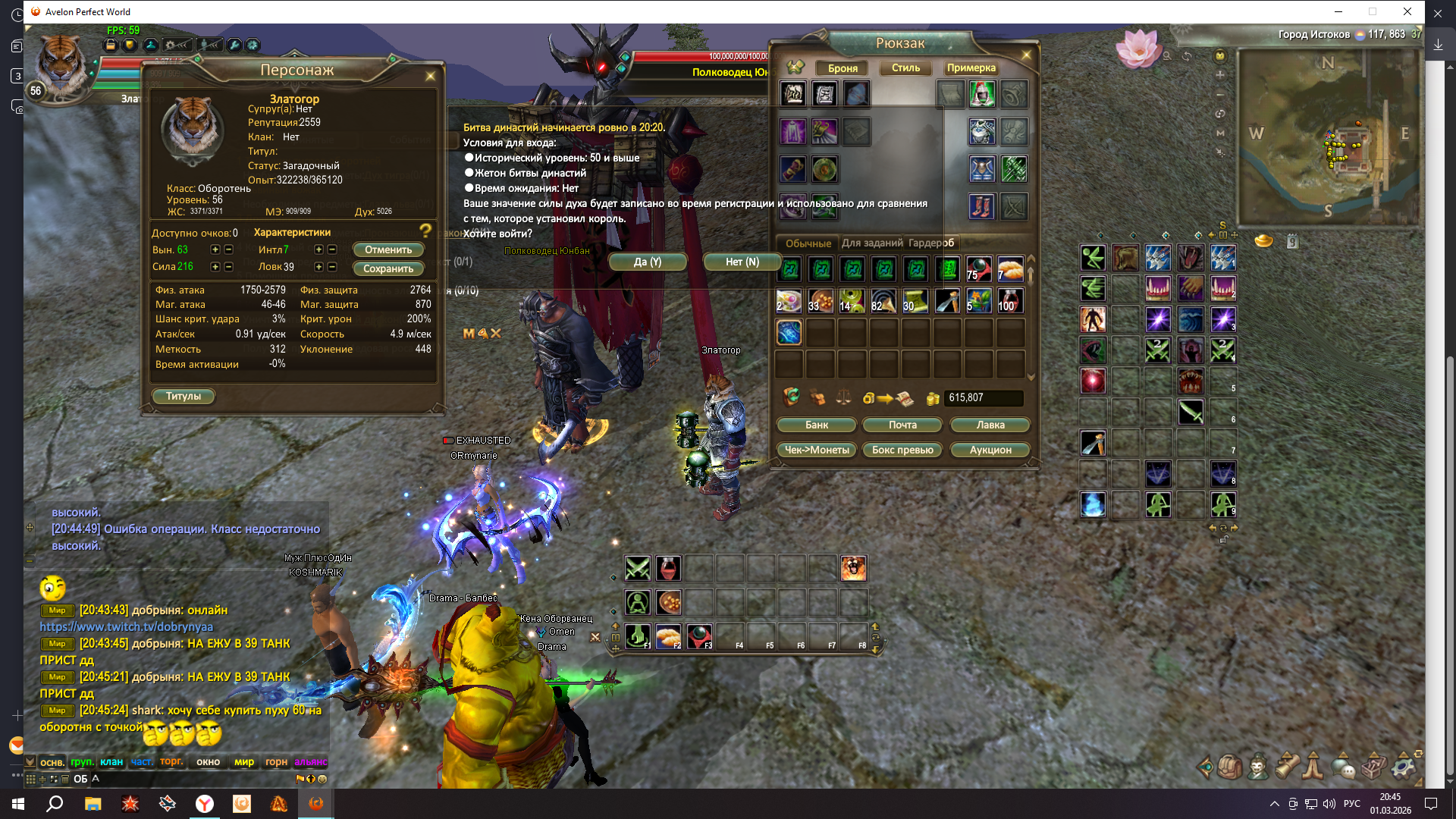The image size is (1456, 819).
Task: Open the Примерка fitting tab
Action: [x=971, y=67]
